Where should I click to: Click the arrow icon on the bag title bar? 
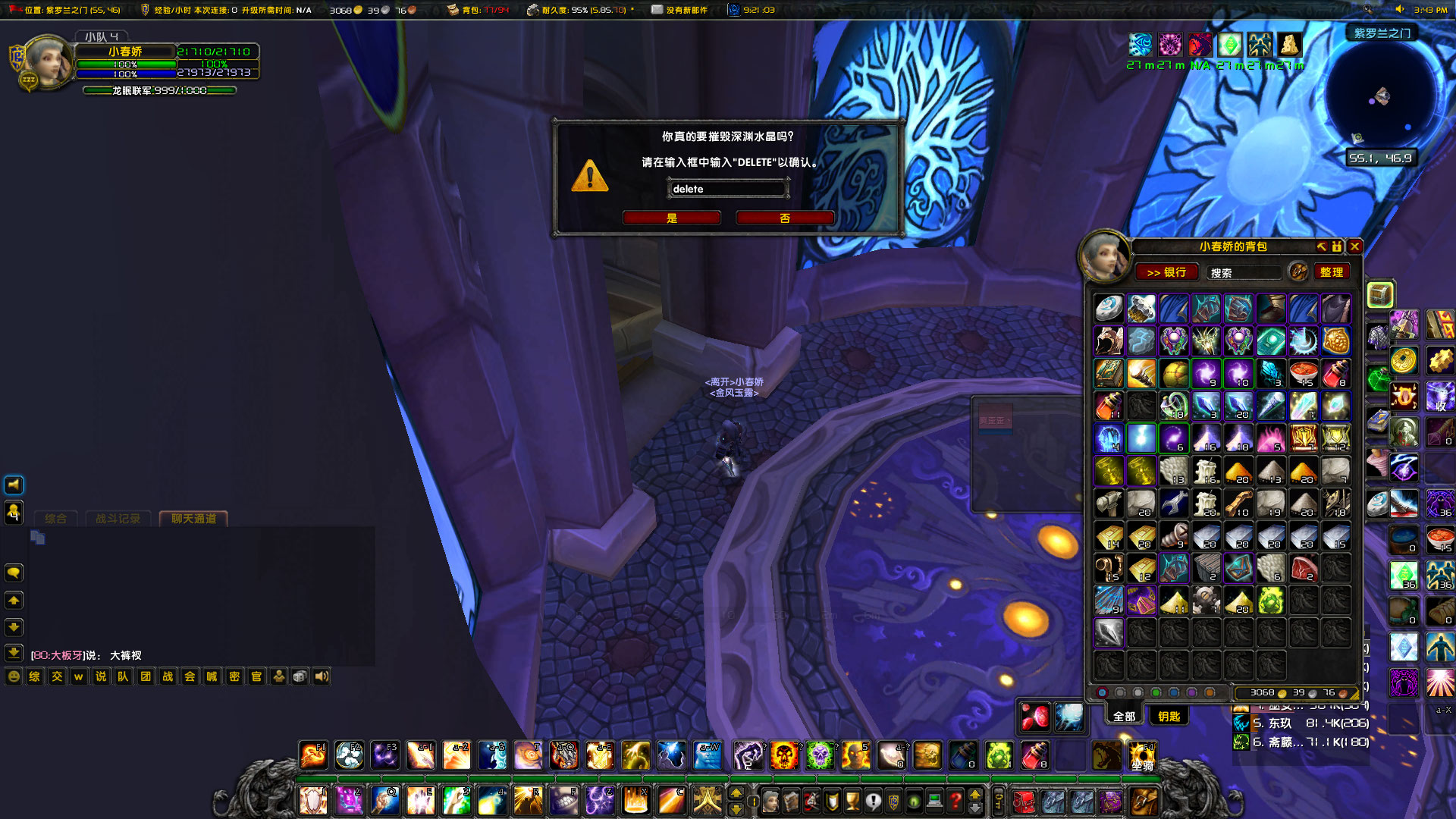[1321, 246]
